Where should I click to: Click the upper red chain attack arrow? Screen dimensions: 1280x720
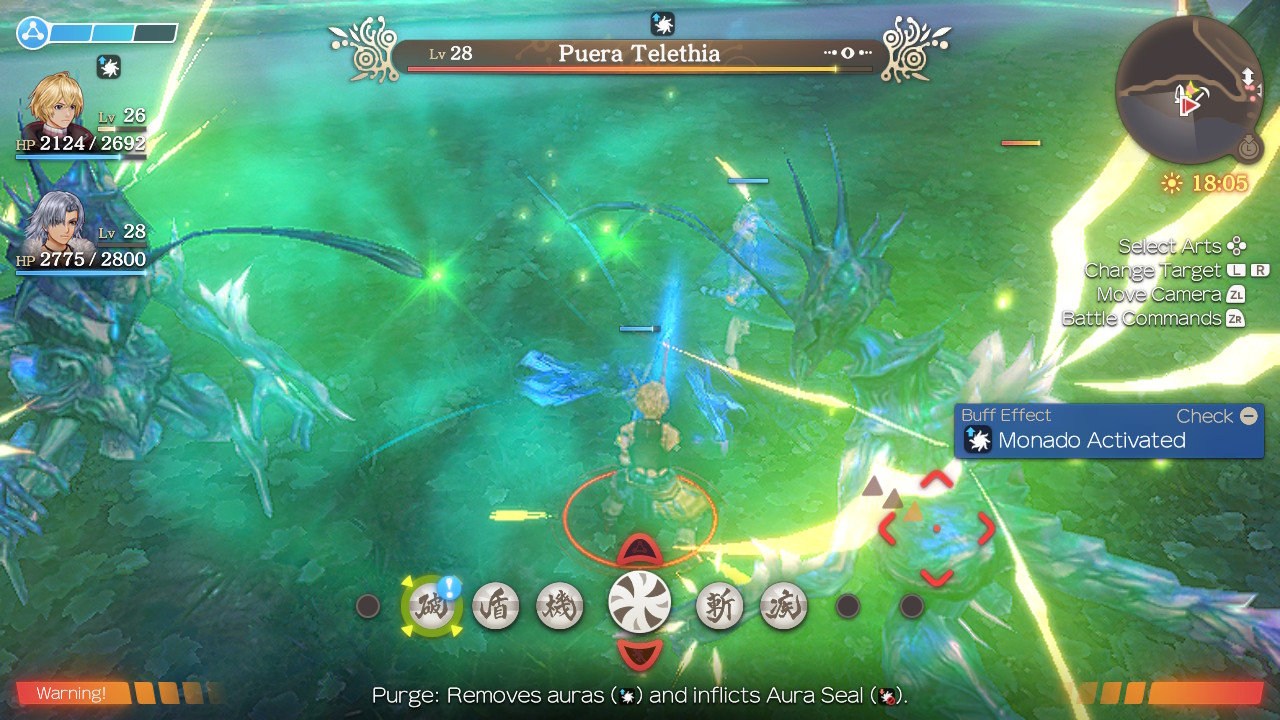coord(640,550)
